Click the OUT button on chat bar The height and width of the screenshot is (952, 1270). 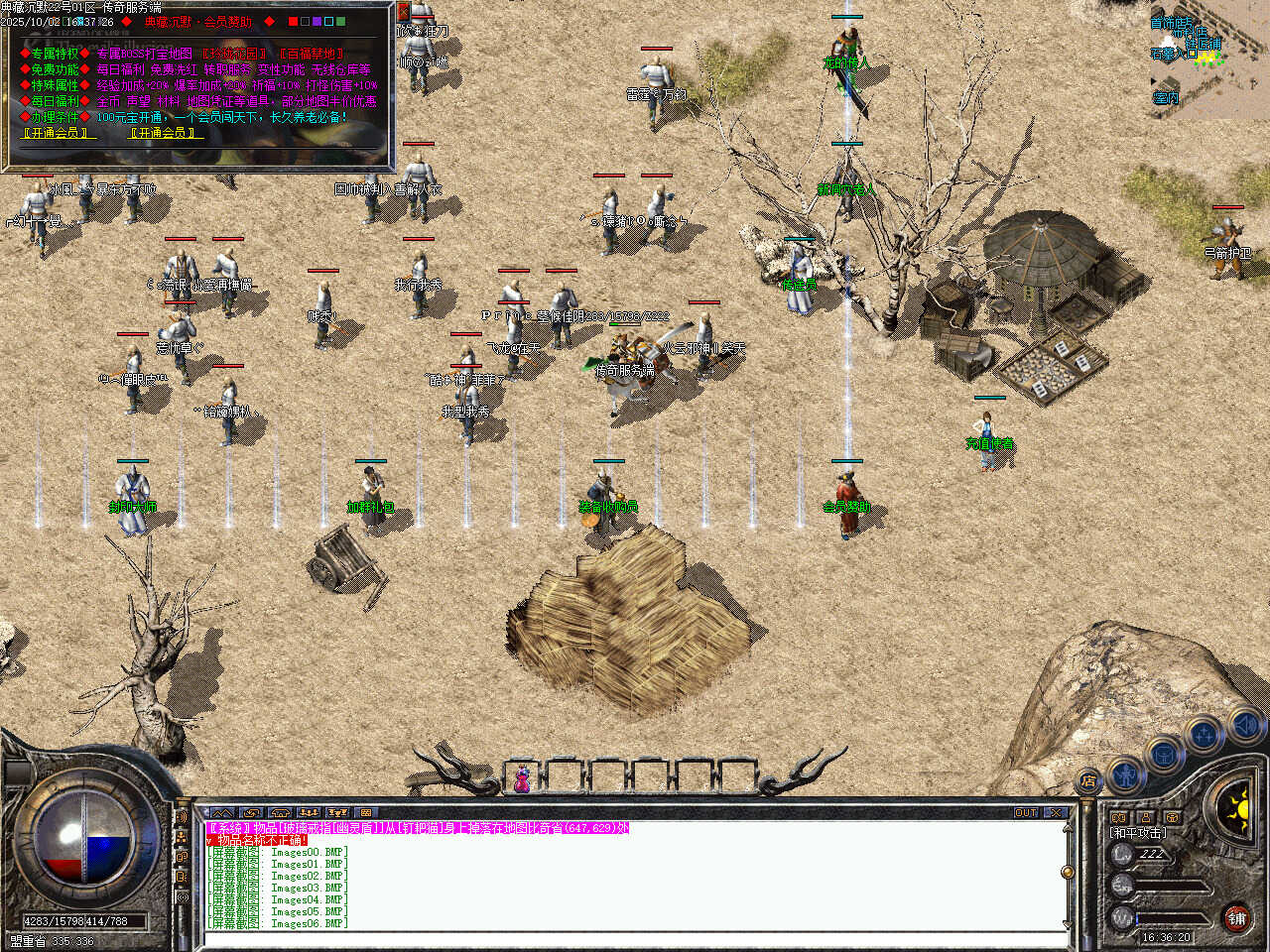coord(1026,812)
